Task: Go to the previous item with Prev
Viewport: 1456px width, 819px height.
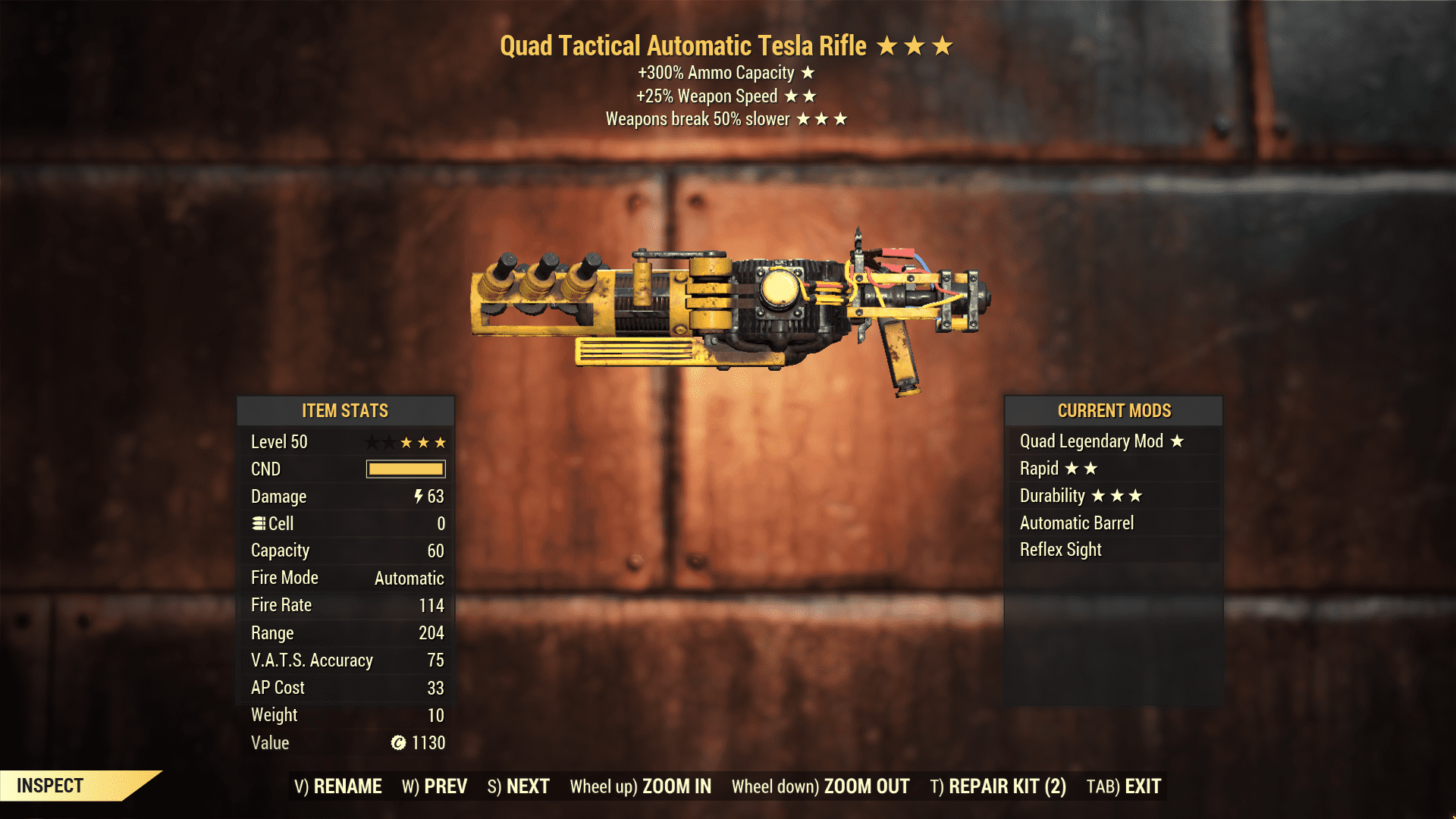Action: [x=435, y=786]
